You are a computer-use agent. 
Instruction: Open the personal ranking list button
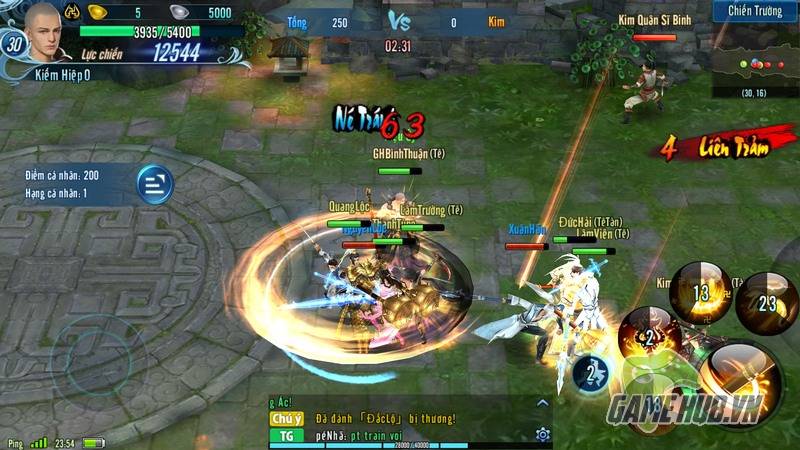(x=155, y=184)
